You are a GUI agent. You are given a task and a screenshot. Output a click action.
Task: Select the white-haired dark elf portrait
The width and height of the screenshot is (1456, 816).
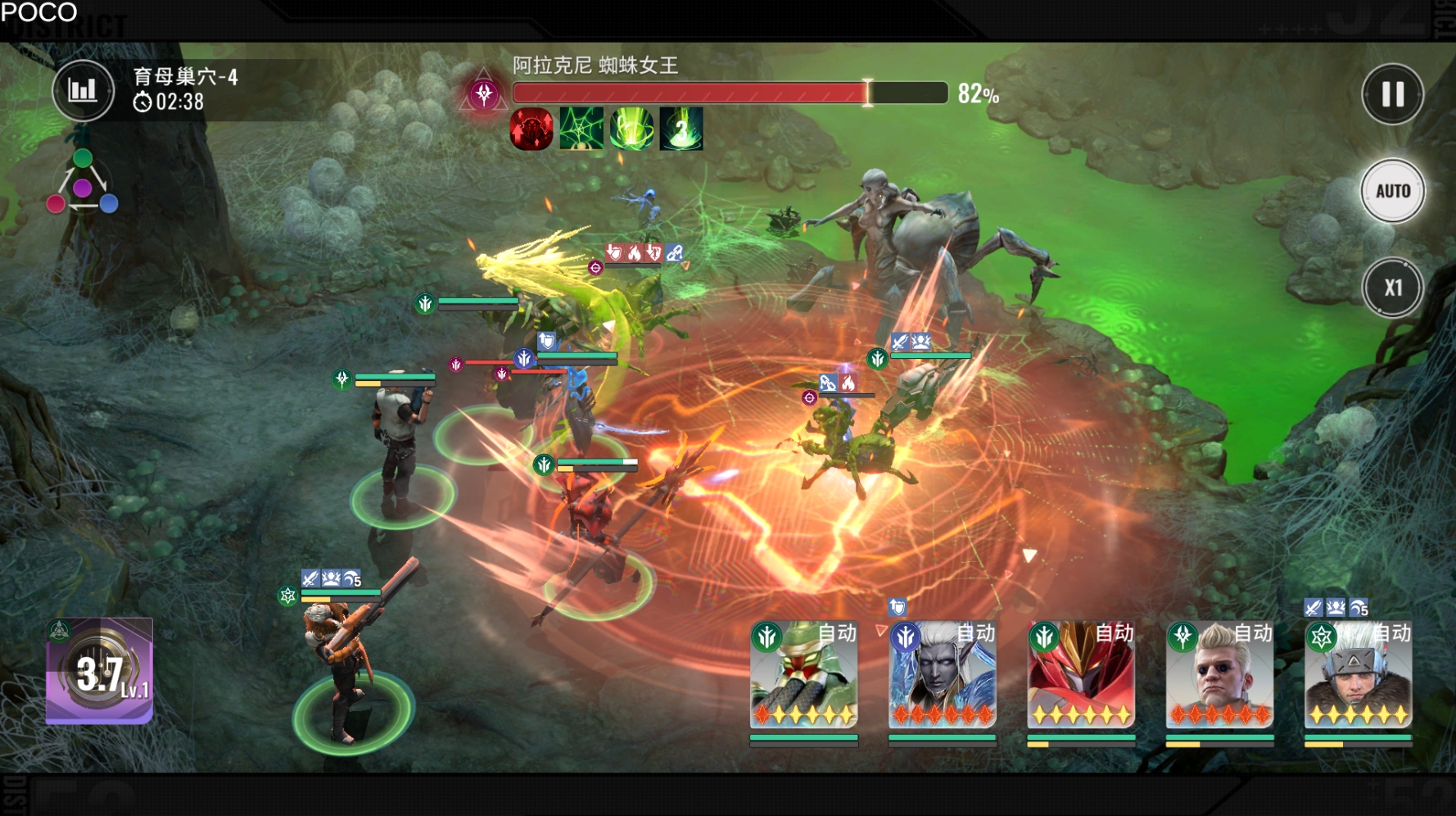942,675
